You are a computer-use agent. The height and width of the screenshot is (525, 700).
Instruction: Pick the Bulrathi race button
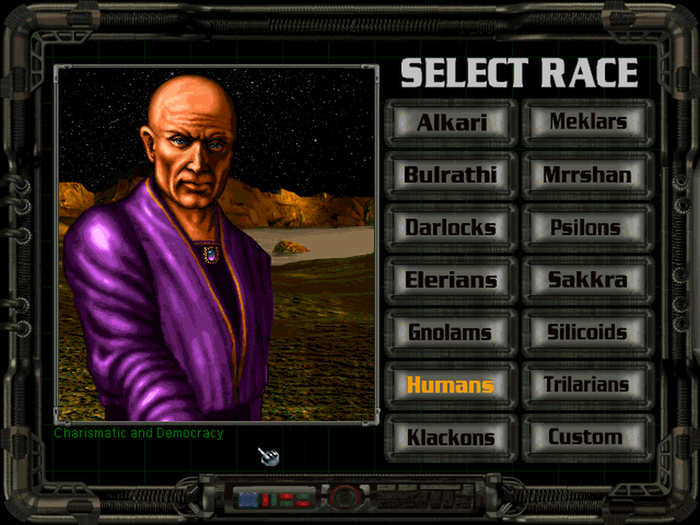pos(451,175)
